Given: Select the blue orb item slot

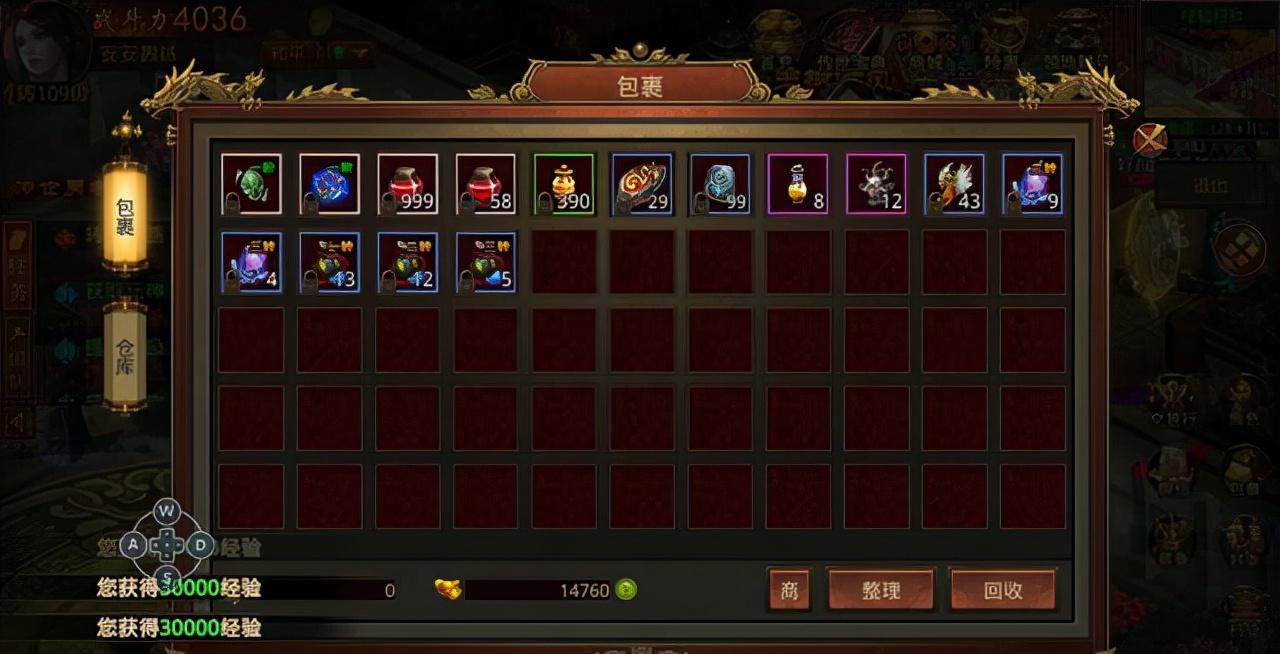Looking at the screenshot, I should (x=329, y=184).
